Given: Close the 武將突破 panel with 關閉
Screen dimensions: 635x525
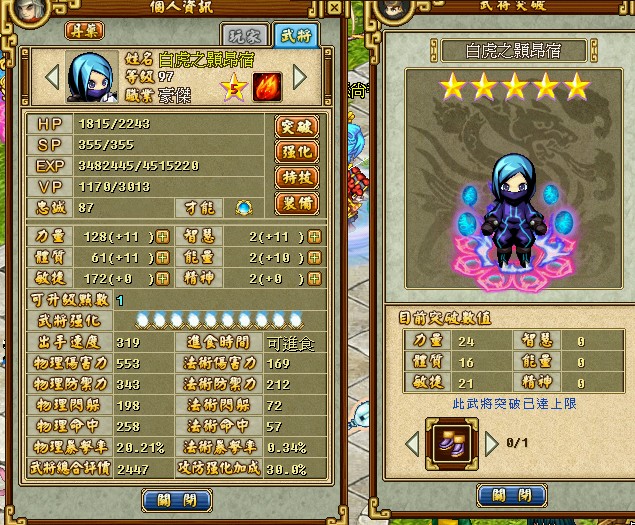Looking at the screenshot, I should point(509,495).
